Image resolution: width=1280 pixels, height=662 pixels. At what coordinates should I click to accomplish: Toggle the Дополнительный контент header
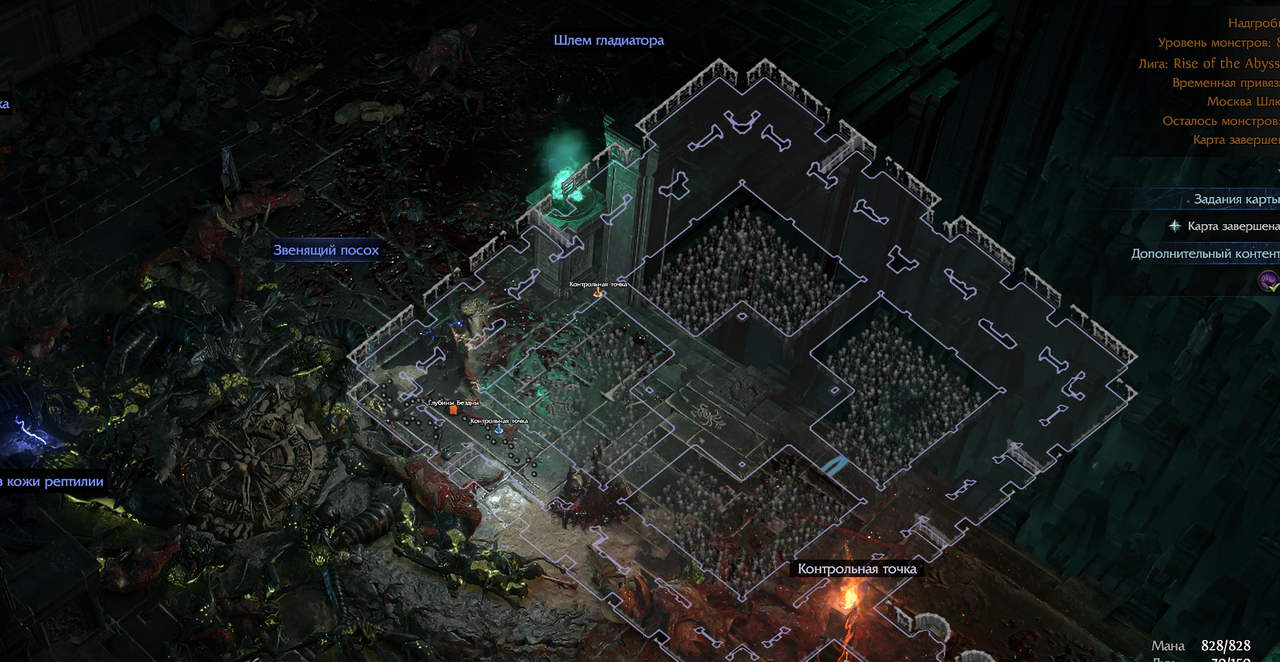point(1205,254)
